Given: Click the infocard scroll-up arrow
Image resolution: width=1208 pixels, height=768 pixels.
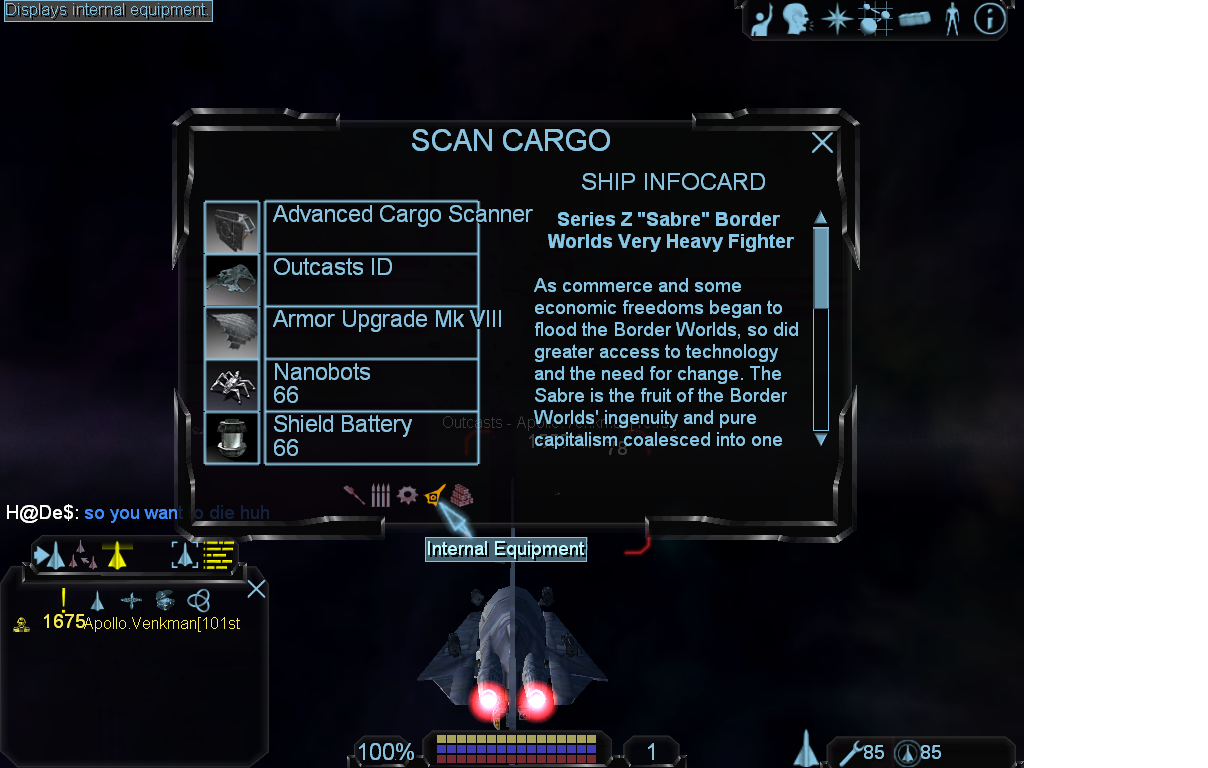Looking at the screenshot, I should [x=821, y=218].
